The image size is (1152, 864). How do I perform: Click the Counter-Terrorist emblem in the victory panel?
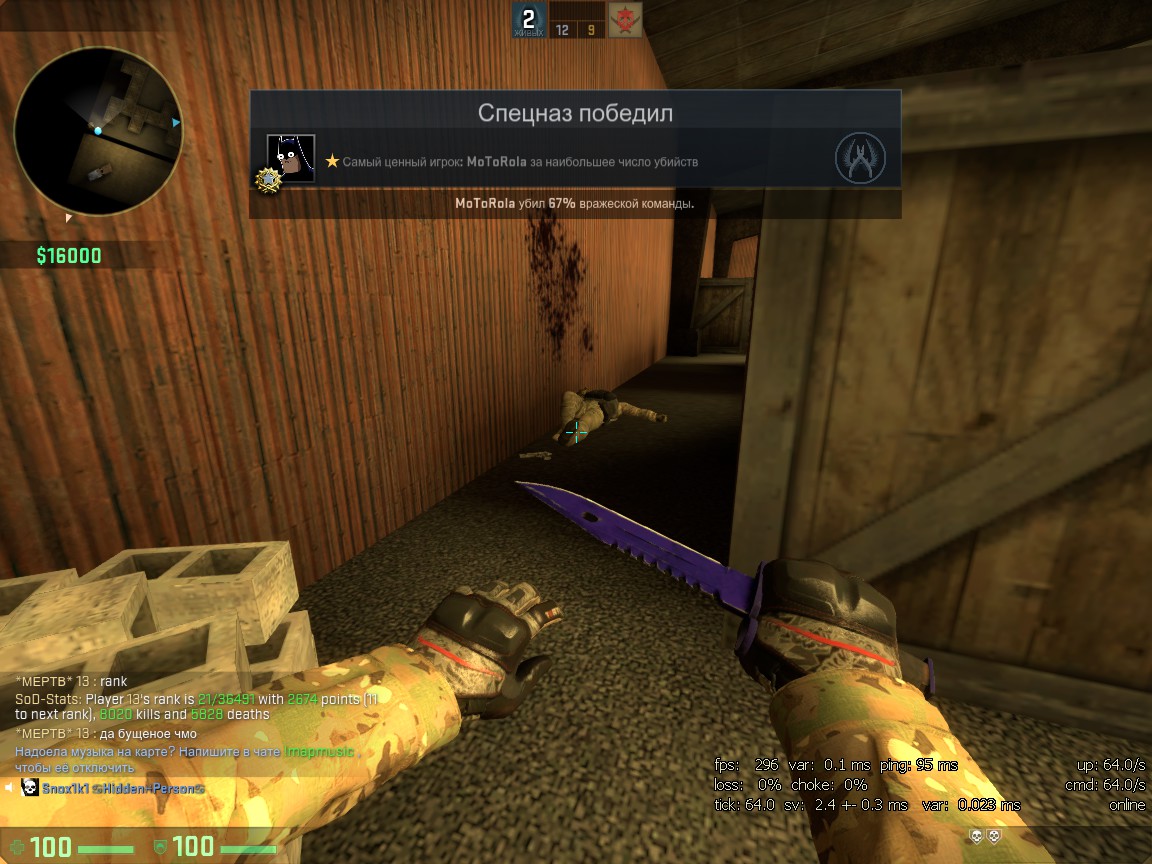point(859,158)
